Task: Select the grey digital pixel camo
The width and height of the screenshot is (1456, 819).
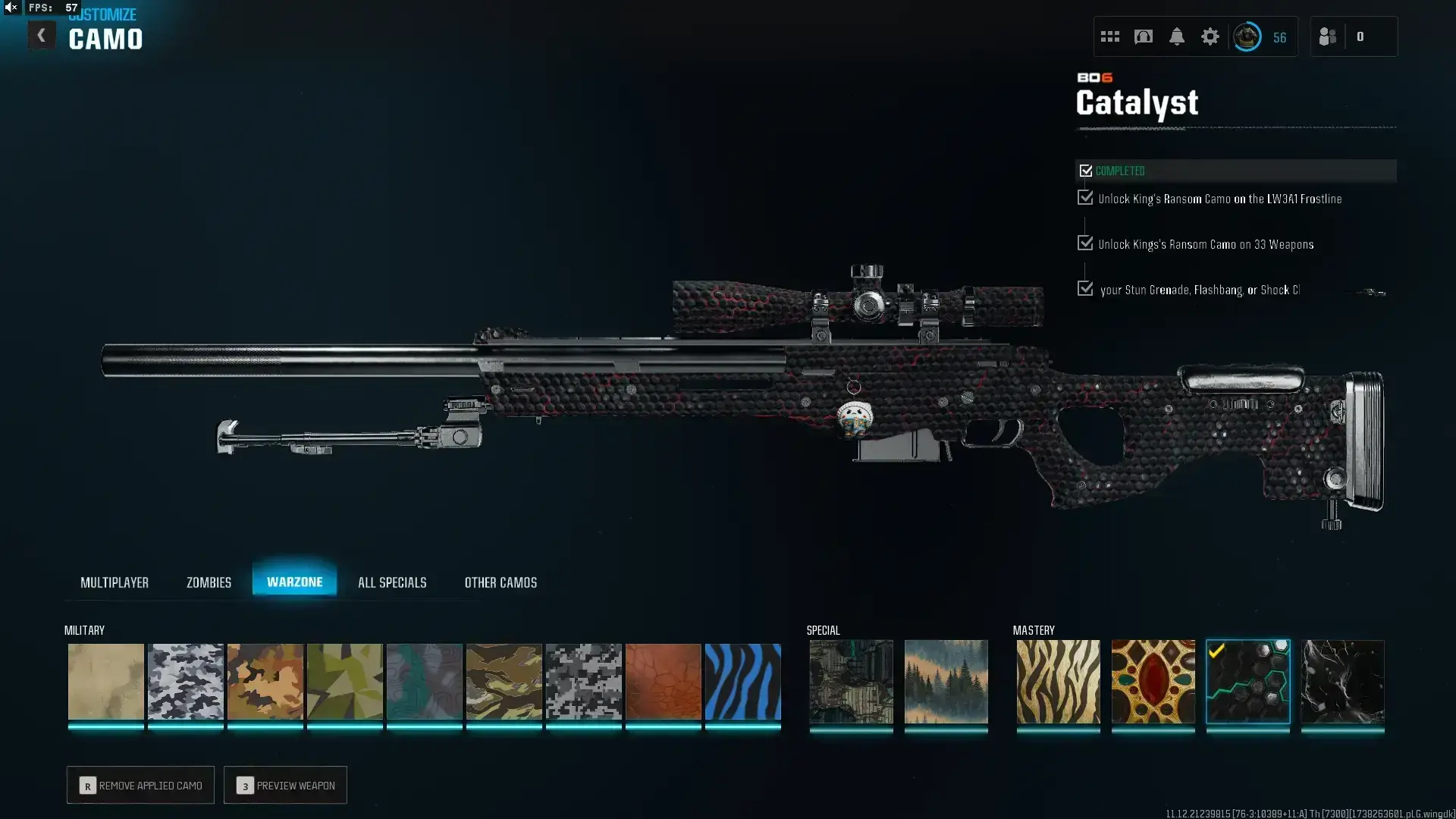Action: click(x=583, y=681)
